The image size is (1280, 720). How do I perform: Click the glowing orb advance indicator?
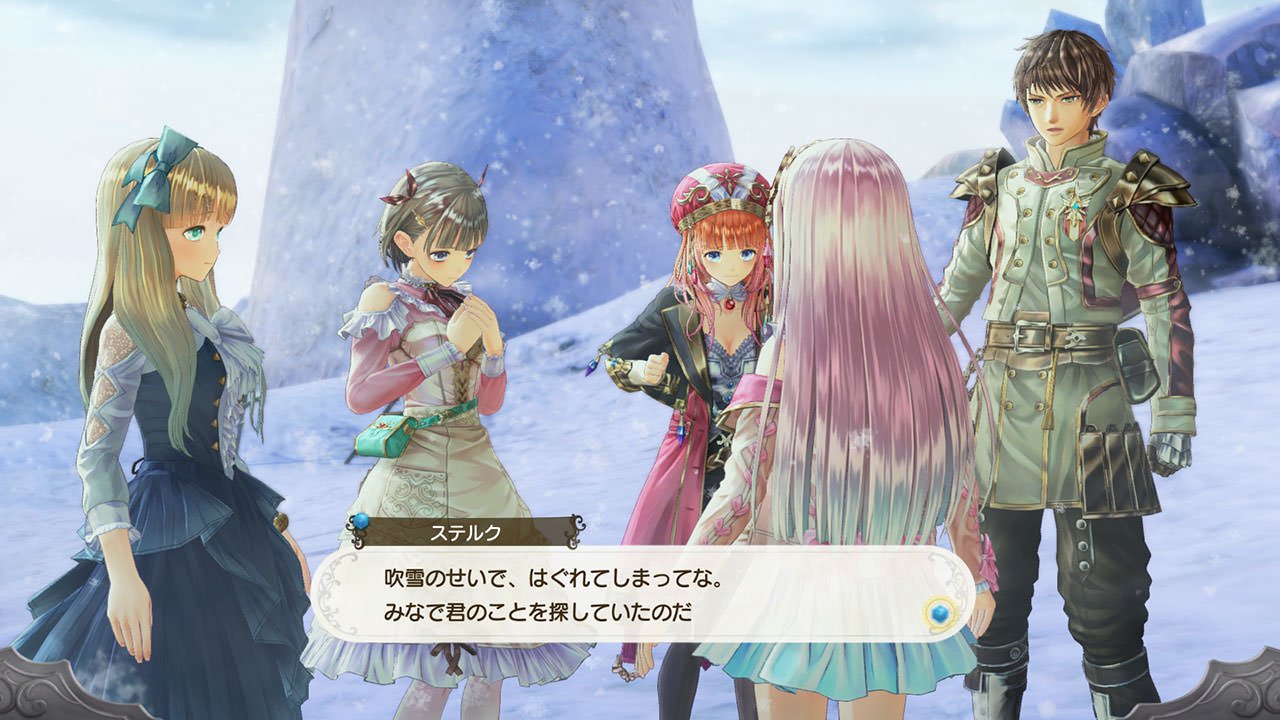[x=940, y=613]
